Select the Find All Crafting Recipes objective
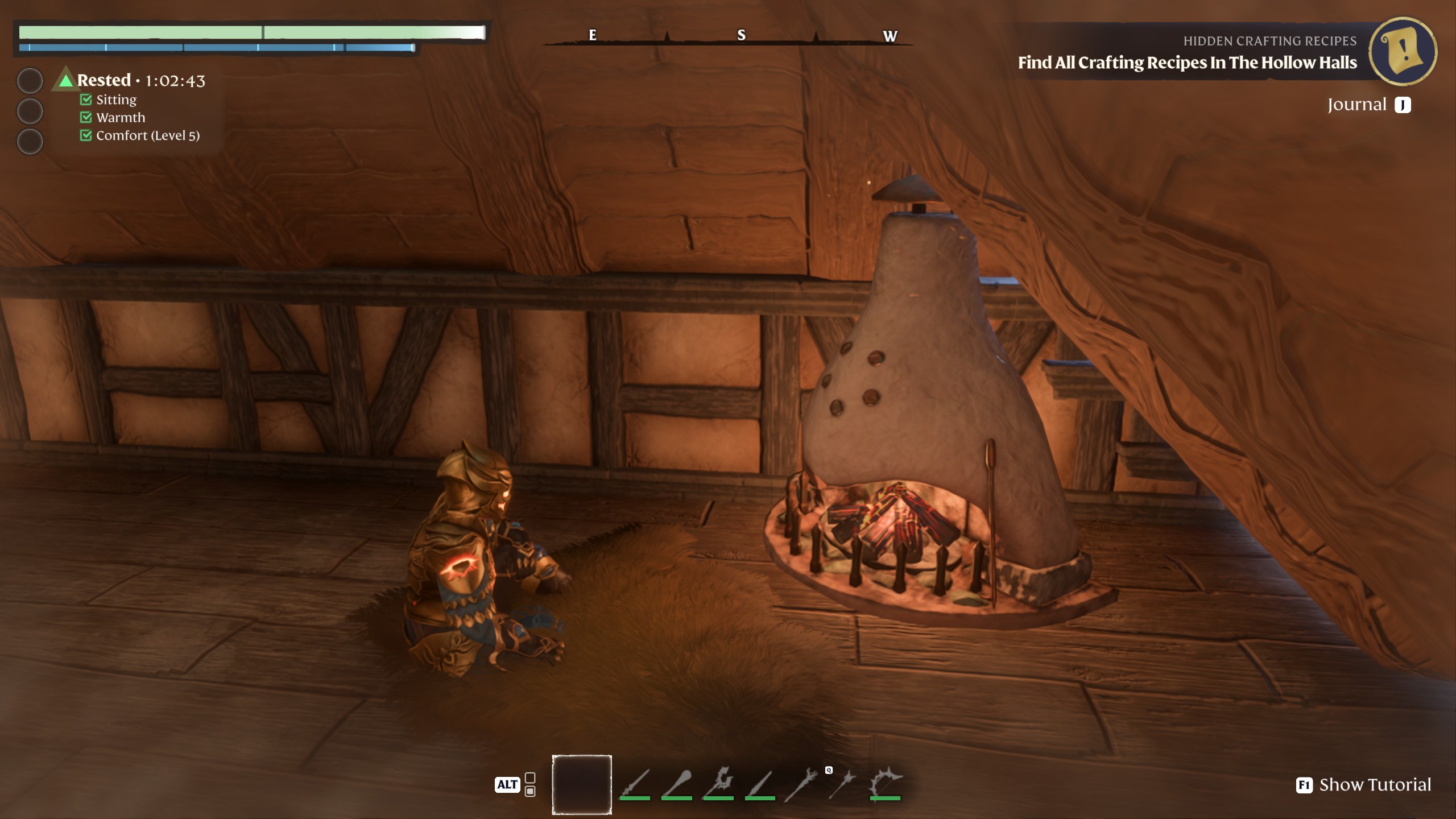Image resolution: width=1456 pixels, height=819 pixels. pos(1187,63)
